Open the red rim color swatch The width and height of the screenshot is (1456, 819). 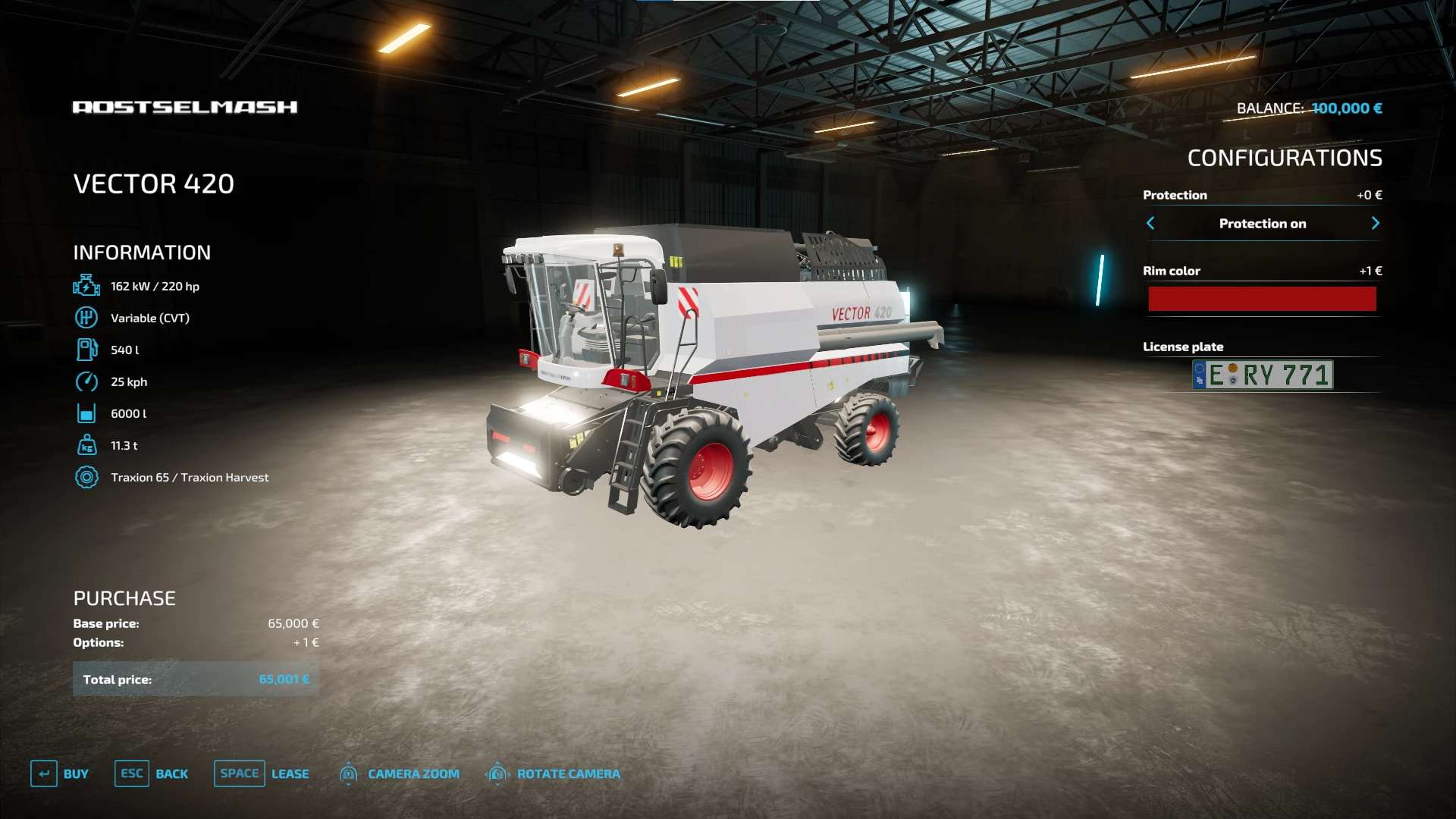pos(1262,299)
